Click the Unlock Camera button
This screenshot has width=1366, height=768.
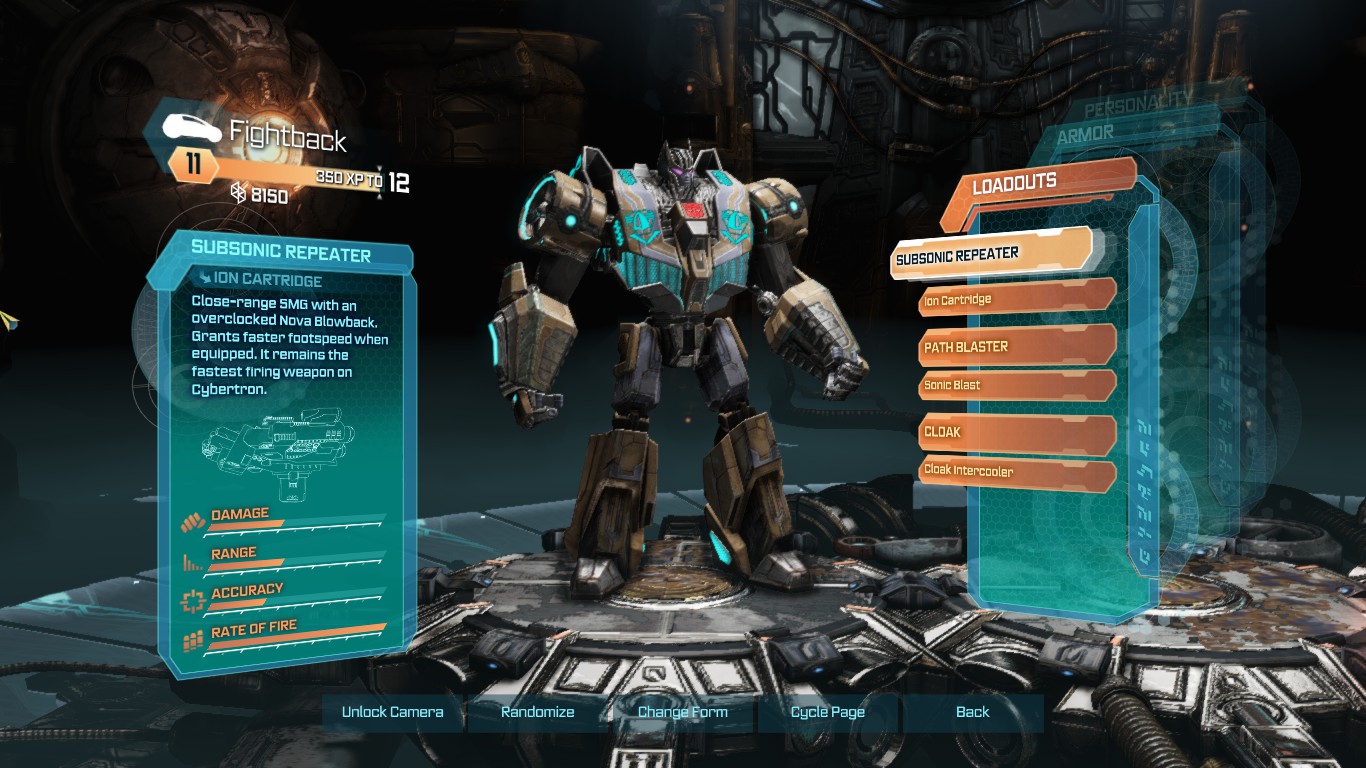coord(392,712)
